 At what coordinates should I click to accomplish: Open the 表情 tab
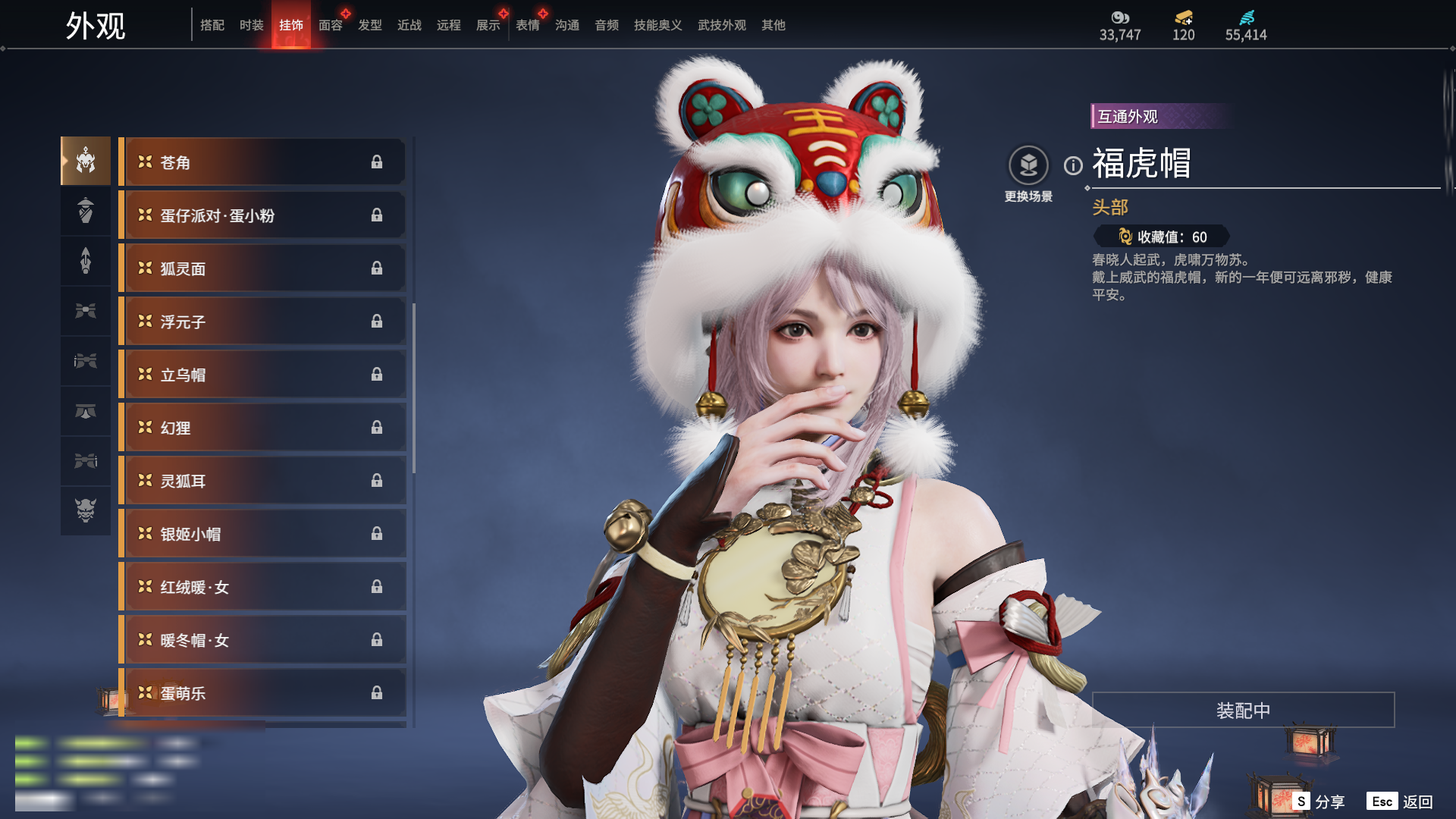point(527,25)
